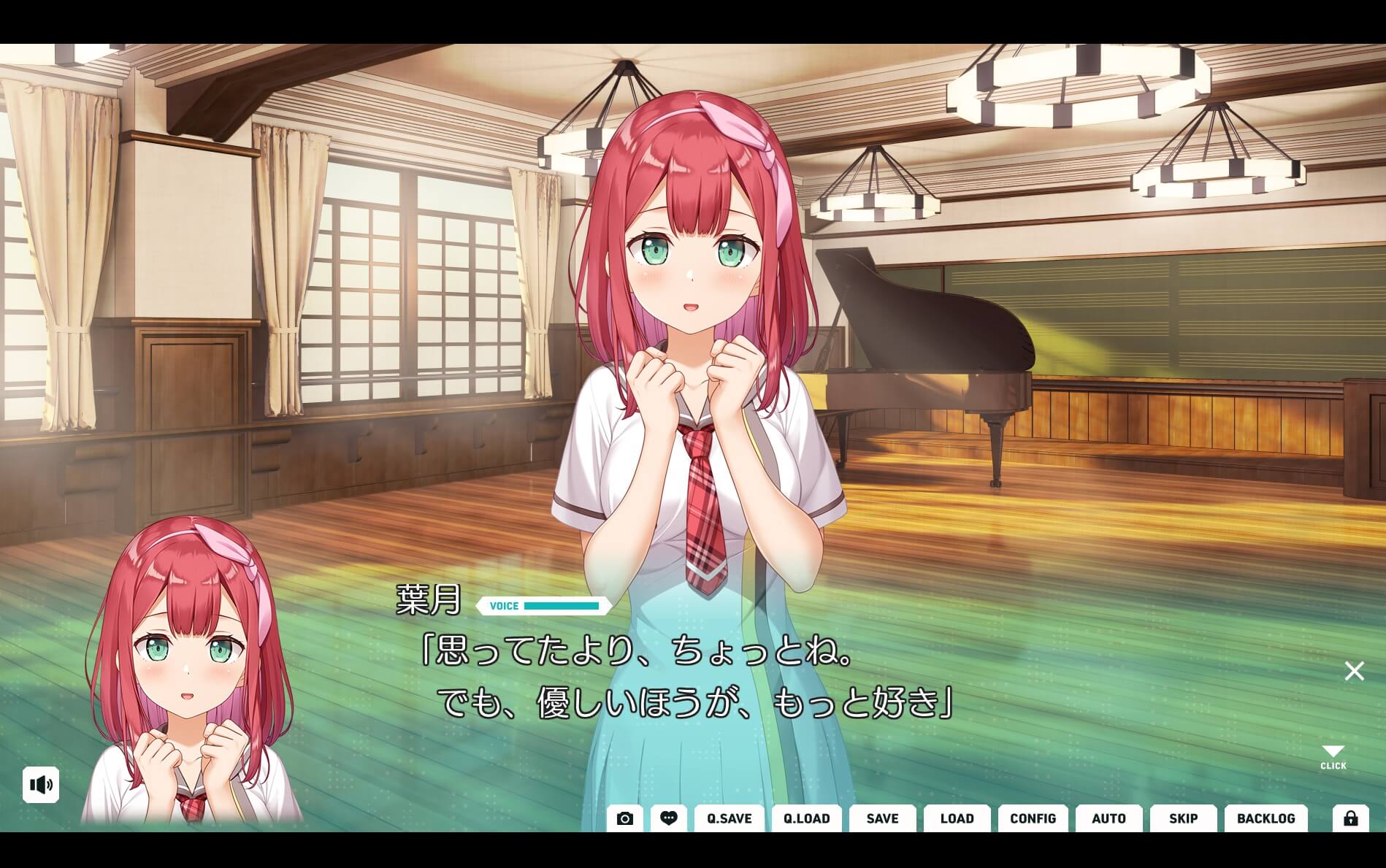
Task: Open the BACKLOG text history
Action: tap(1266, 818)
